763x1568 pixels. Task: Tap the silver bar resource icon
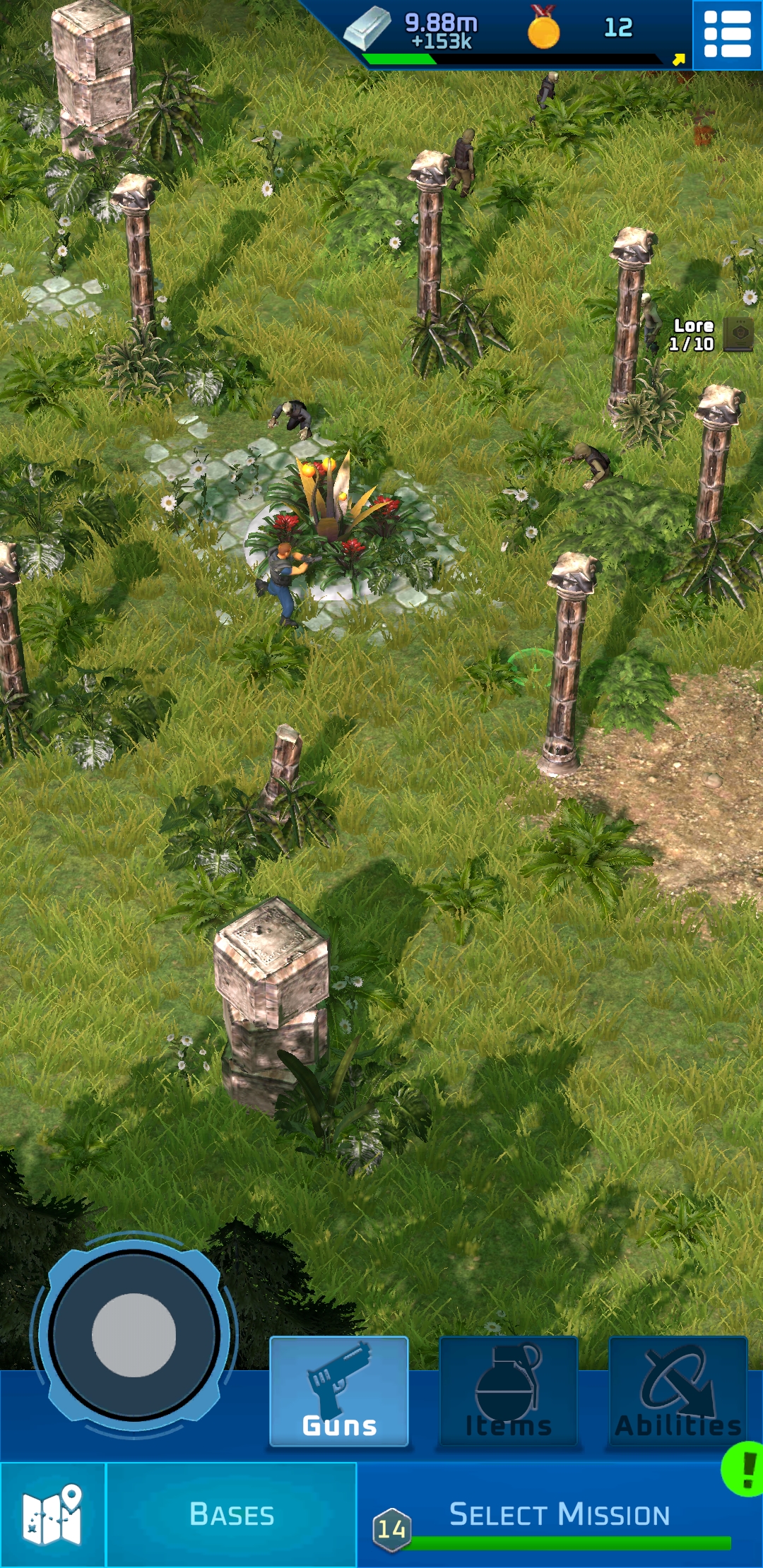pos(367,30)
